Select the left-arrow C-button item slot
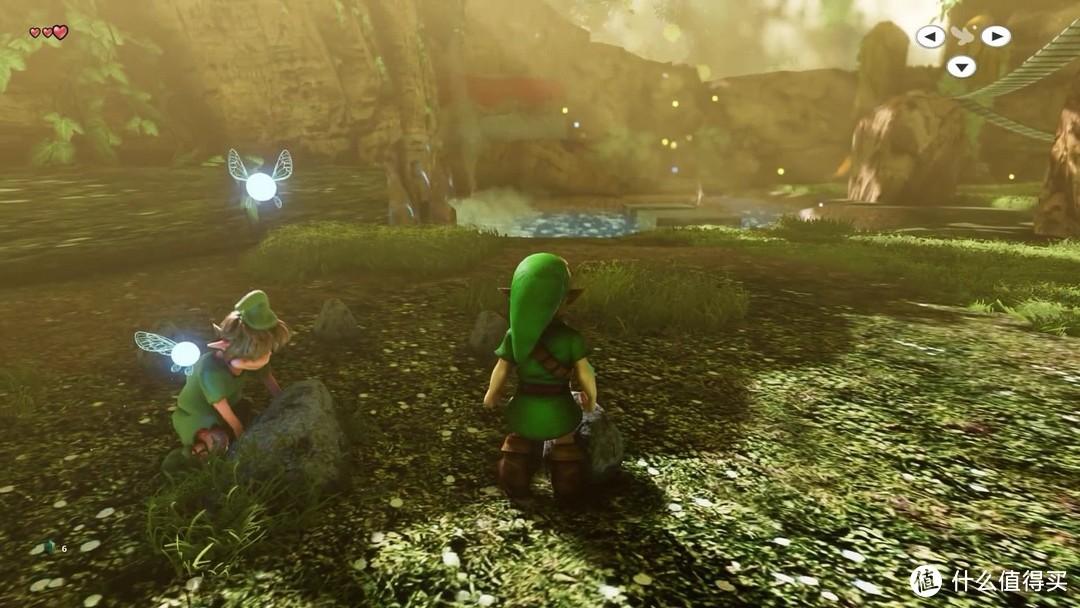 click(931, 37)
